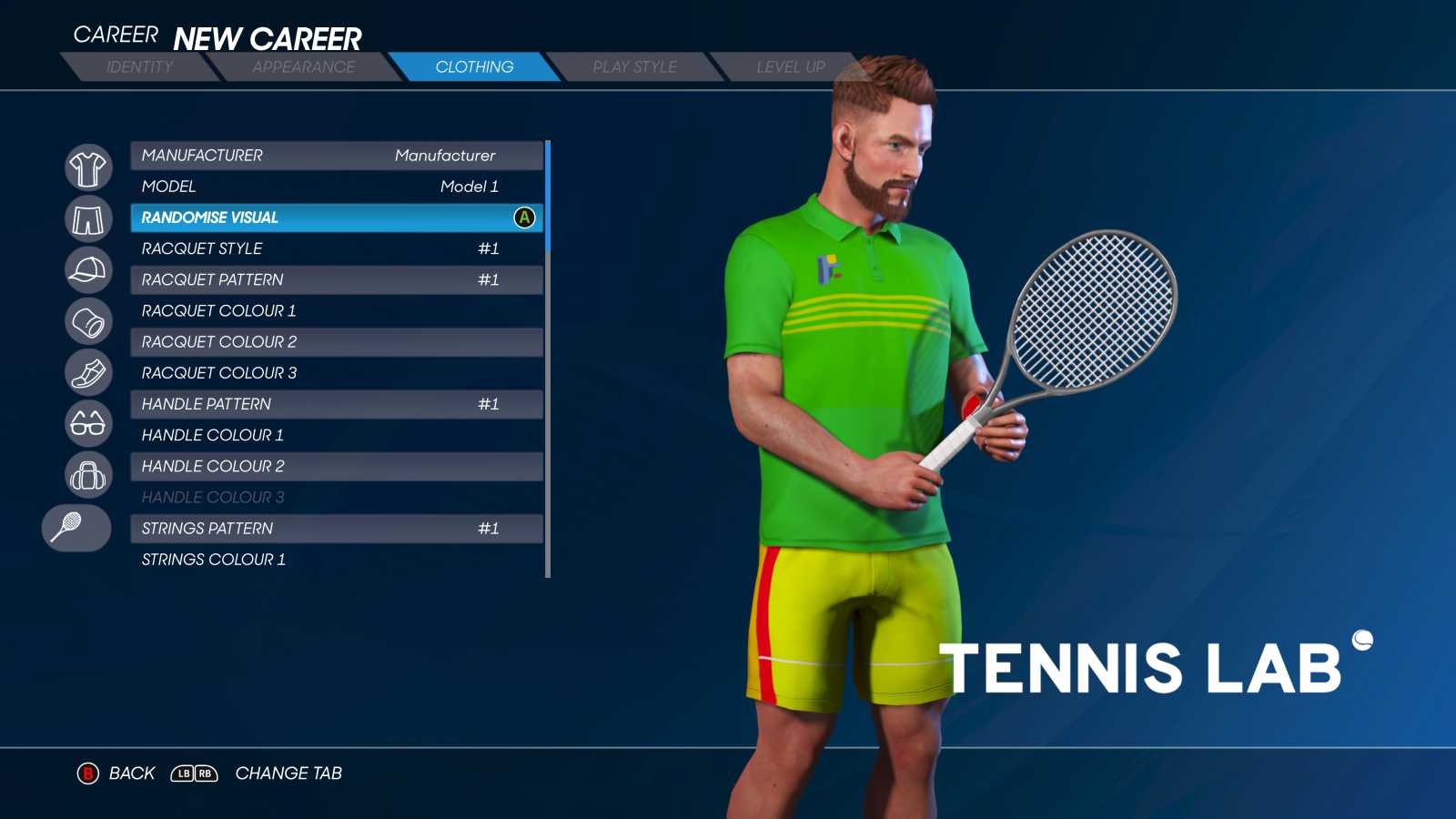Switch to the Play Style tab
The image size is (1456, 819).
637,66
